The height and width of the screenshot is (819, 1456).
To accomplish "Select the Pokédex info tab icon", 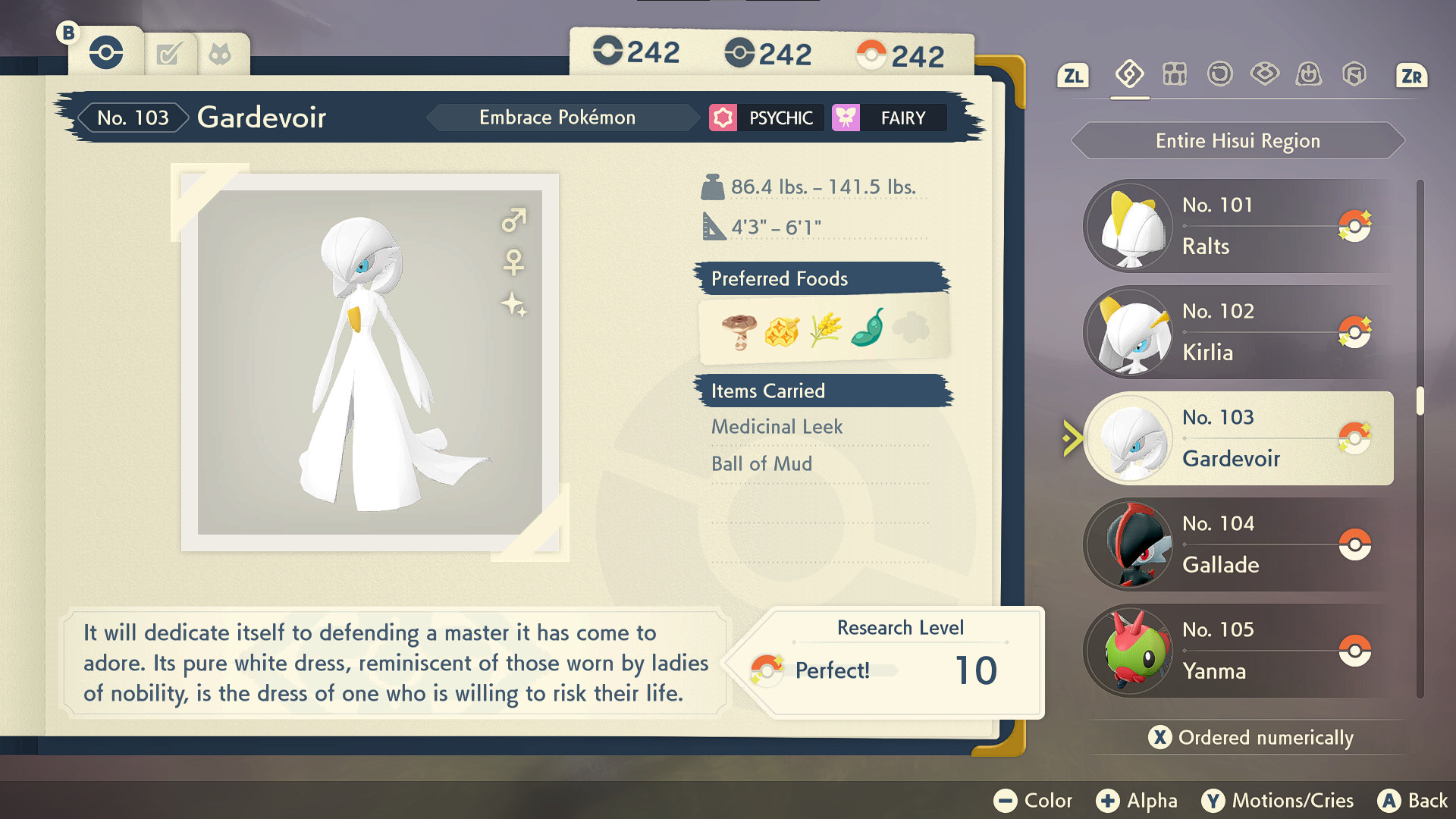I will click(x=106, y=52).
